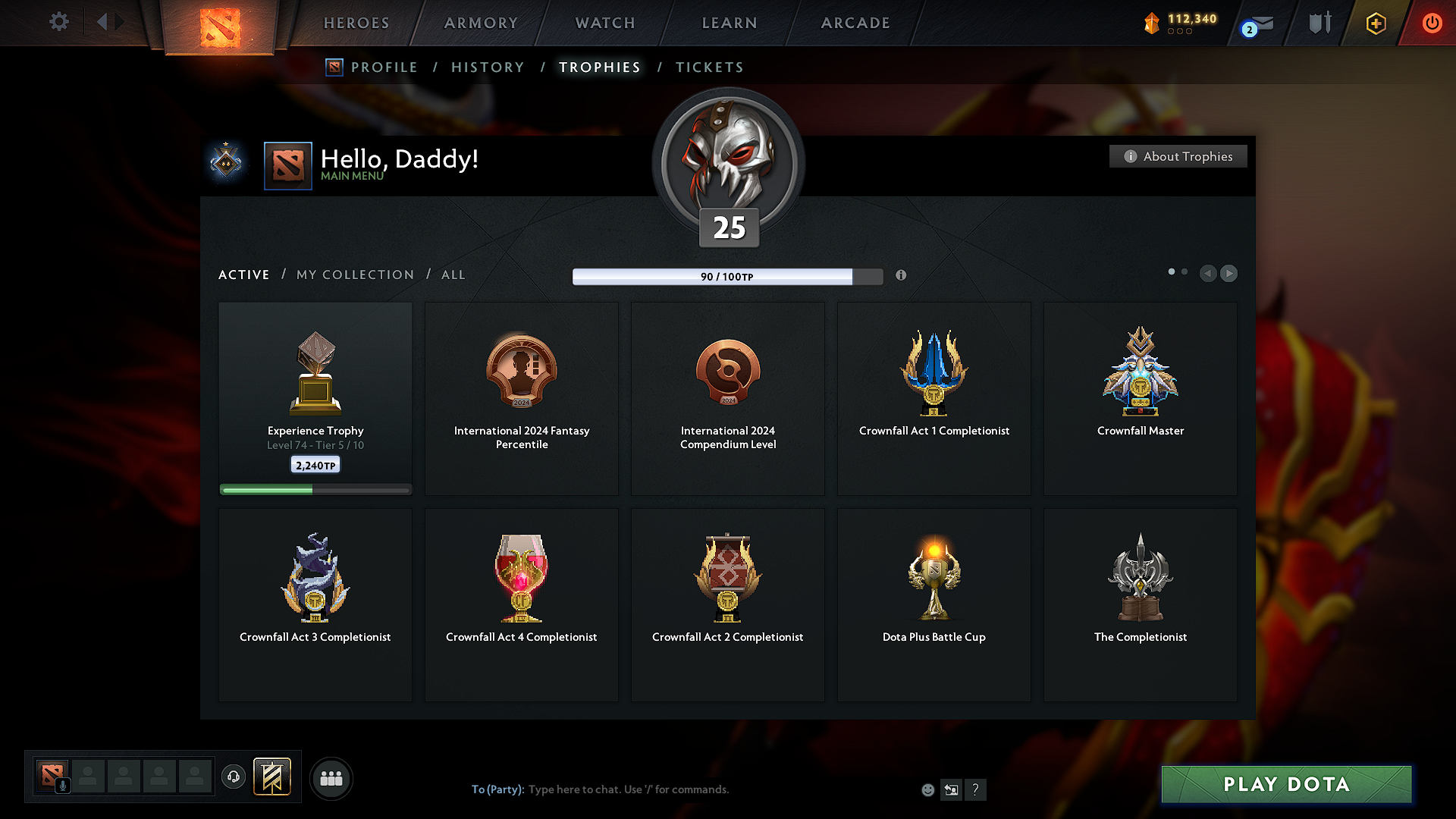Switch to the TROPHIES tab

(x=599, y=67)
